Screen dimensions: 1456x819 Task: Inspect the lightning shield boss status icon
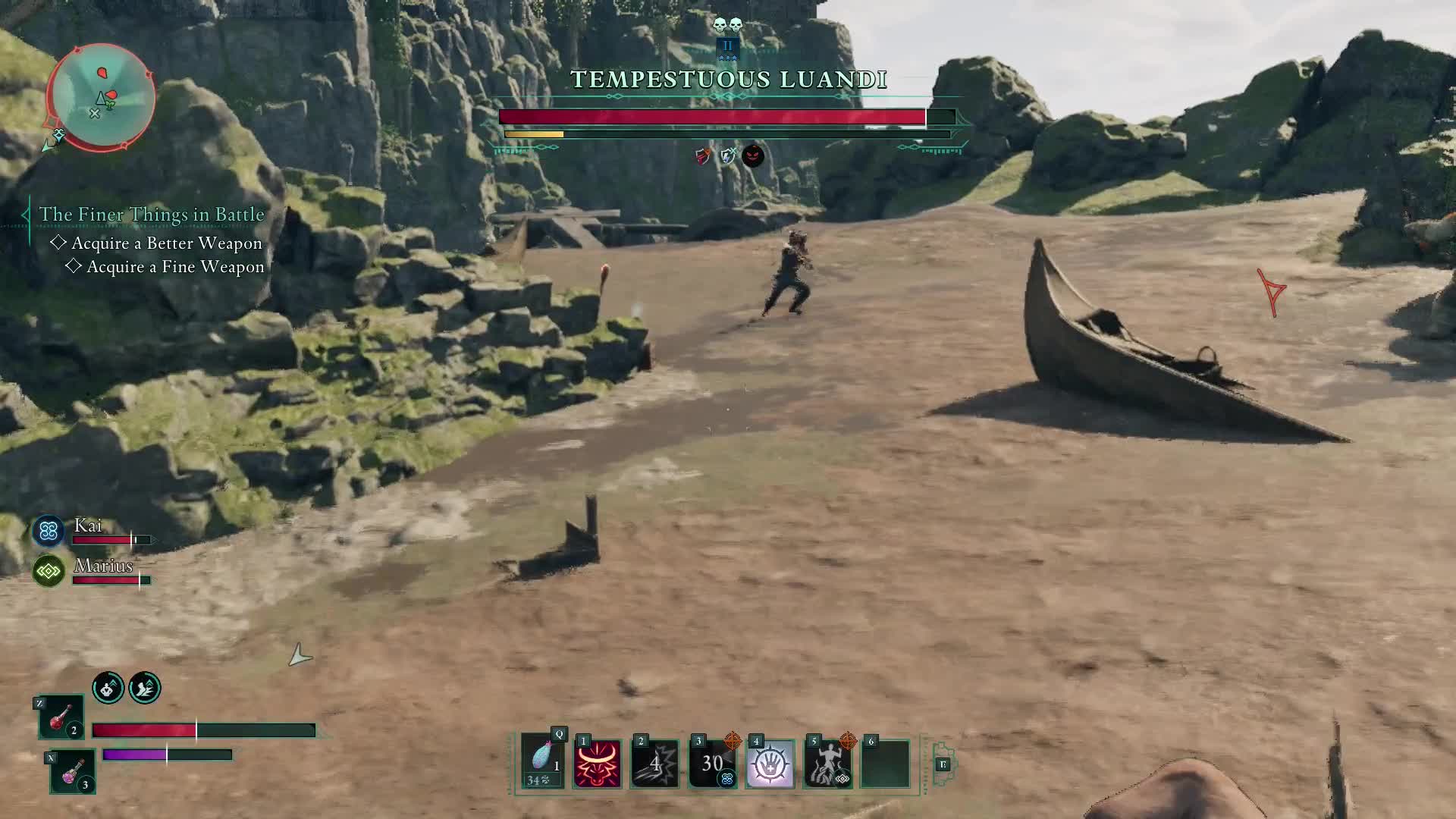(x=728, y=156)
